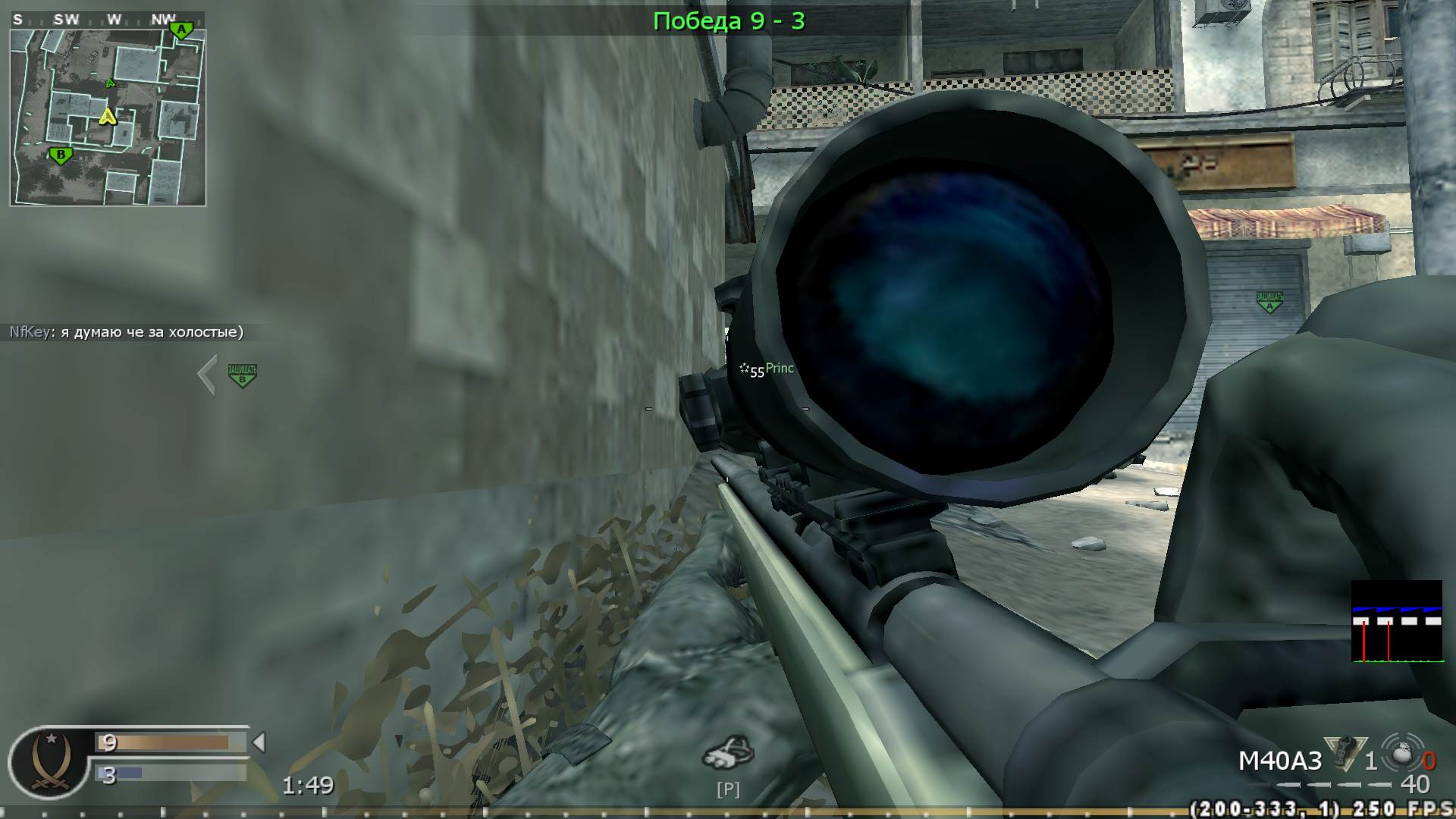Viewport: 1456px width, 819px height.
Task: Toggle the white triangle beside the score 9 bar
Action: tap(259, 742)
